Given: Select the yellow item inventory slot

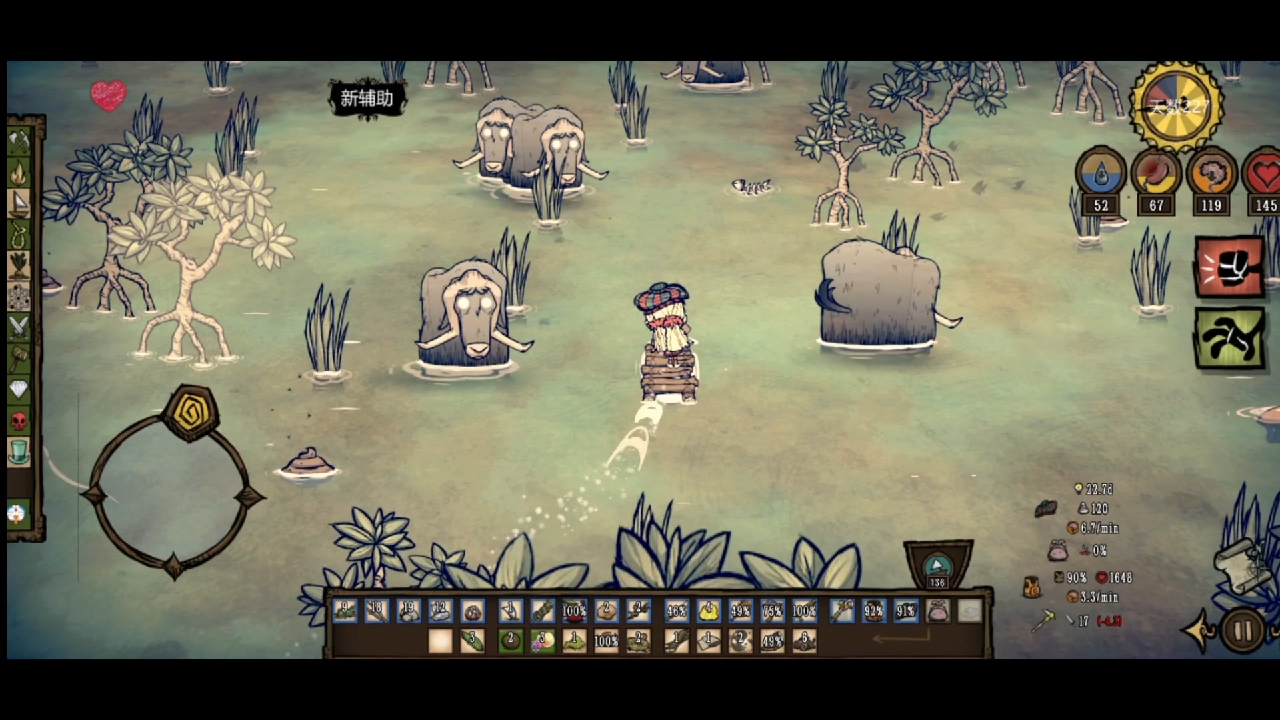Looking at the screenshot, I should tap(709, 610).
